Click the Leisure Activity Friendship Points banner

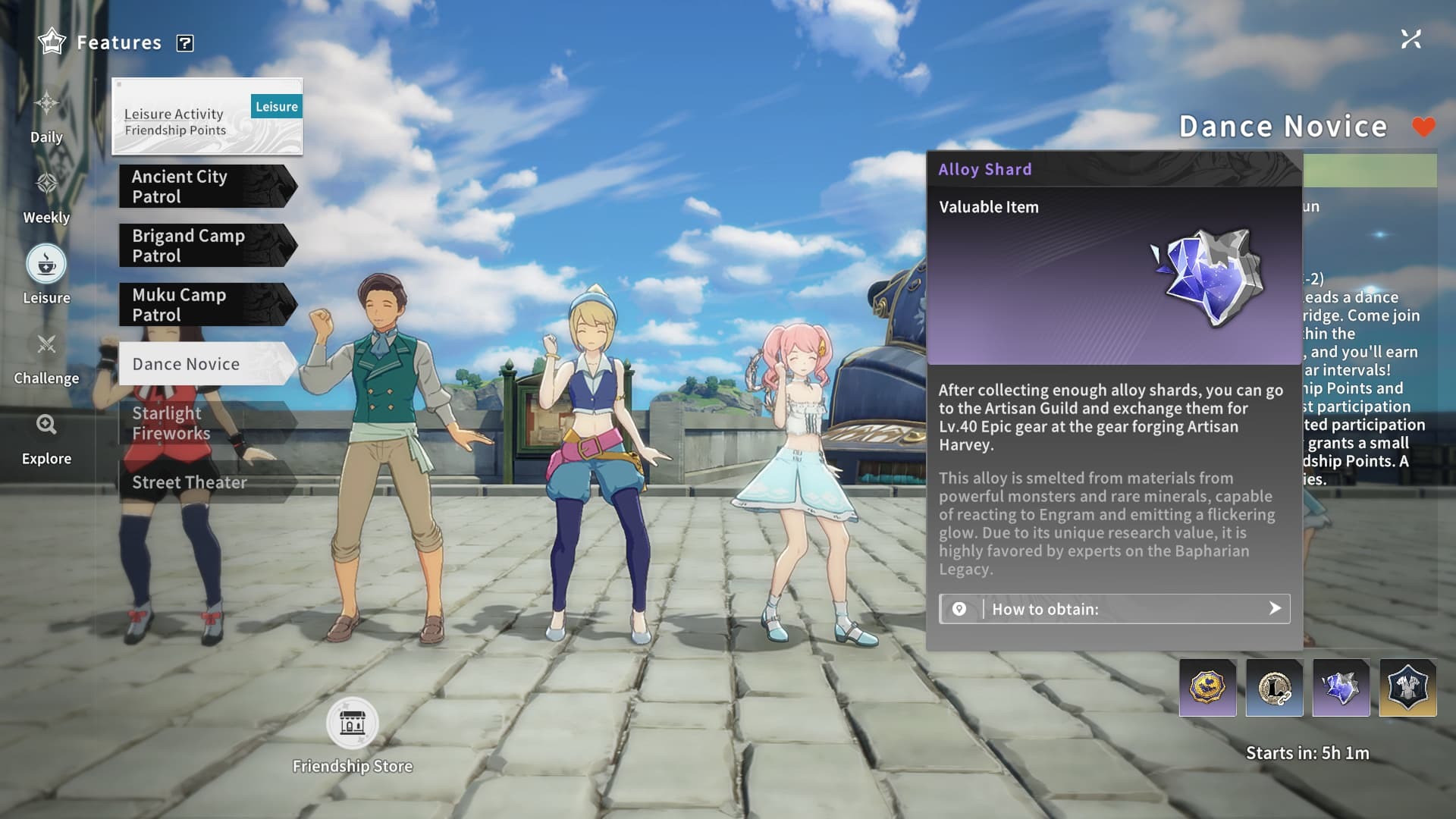(206, 117)
